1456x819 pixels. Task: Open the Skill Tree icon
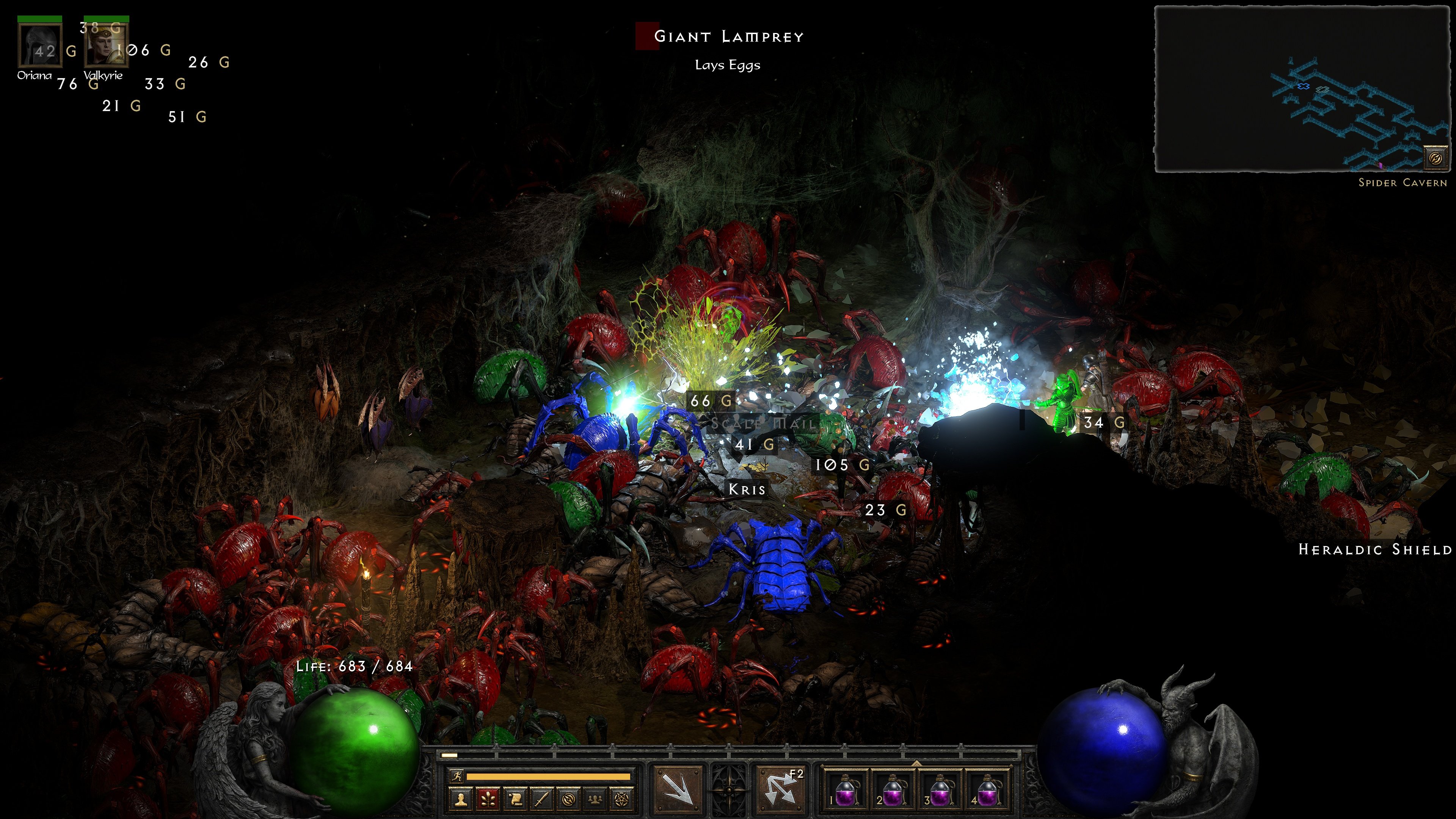tap(488, 800)
